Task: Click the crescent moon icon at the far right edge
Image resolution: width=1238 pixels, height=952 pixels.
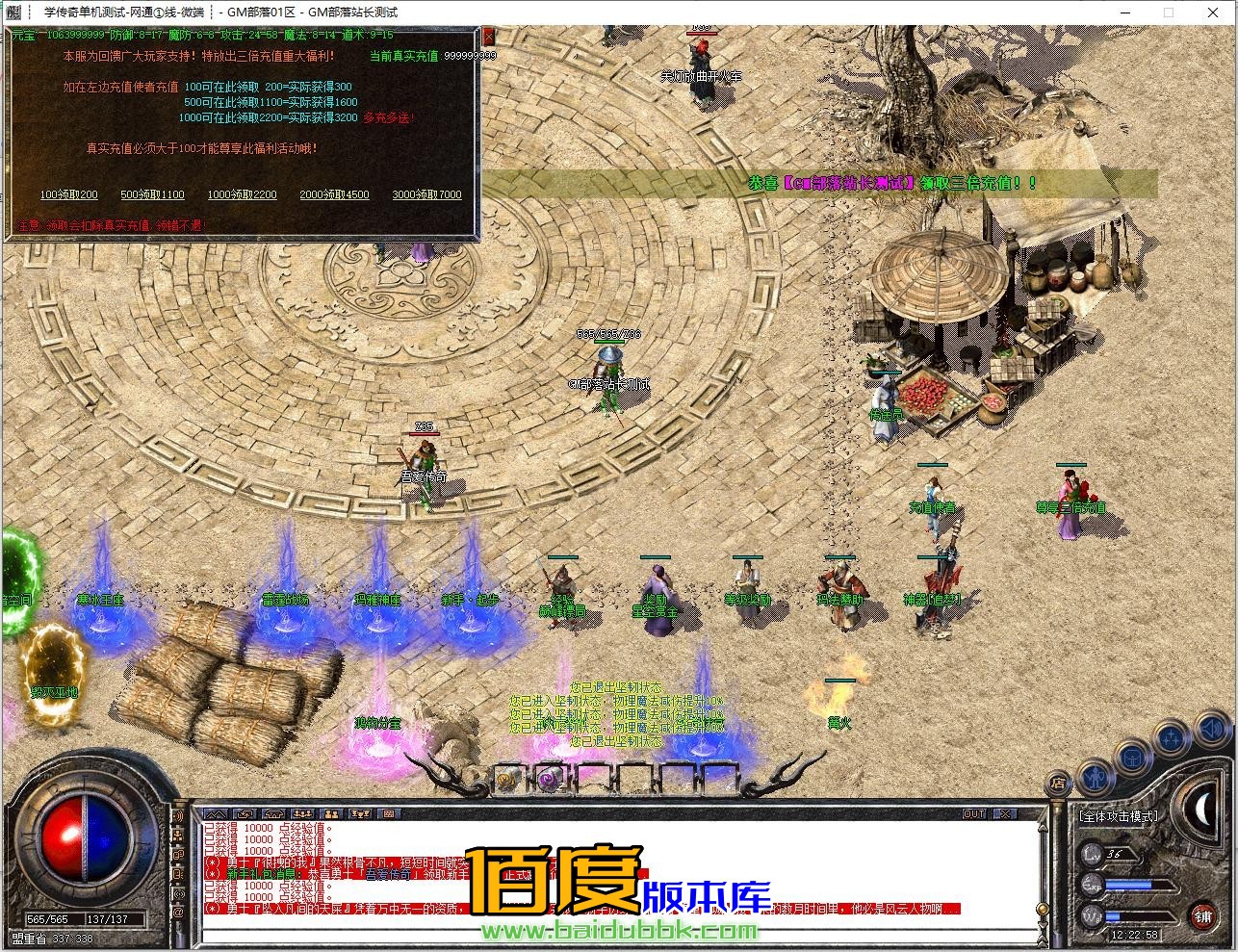Action: pos(1202,811)
